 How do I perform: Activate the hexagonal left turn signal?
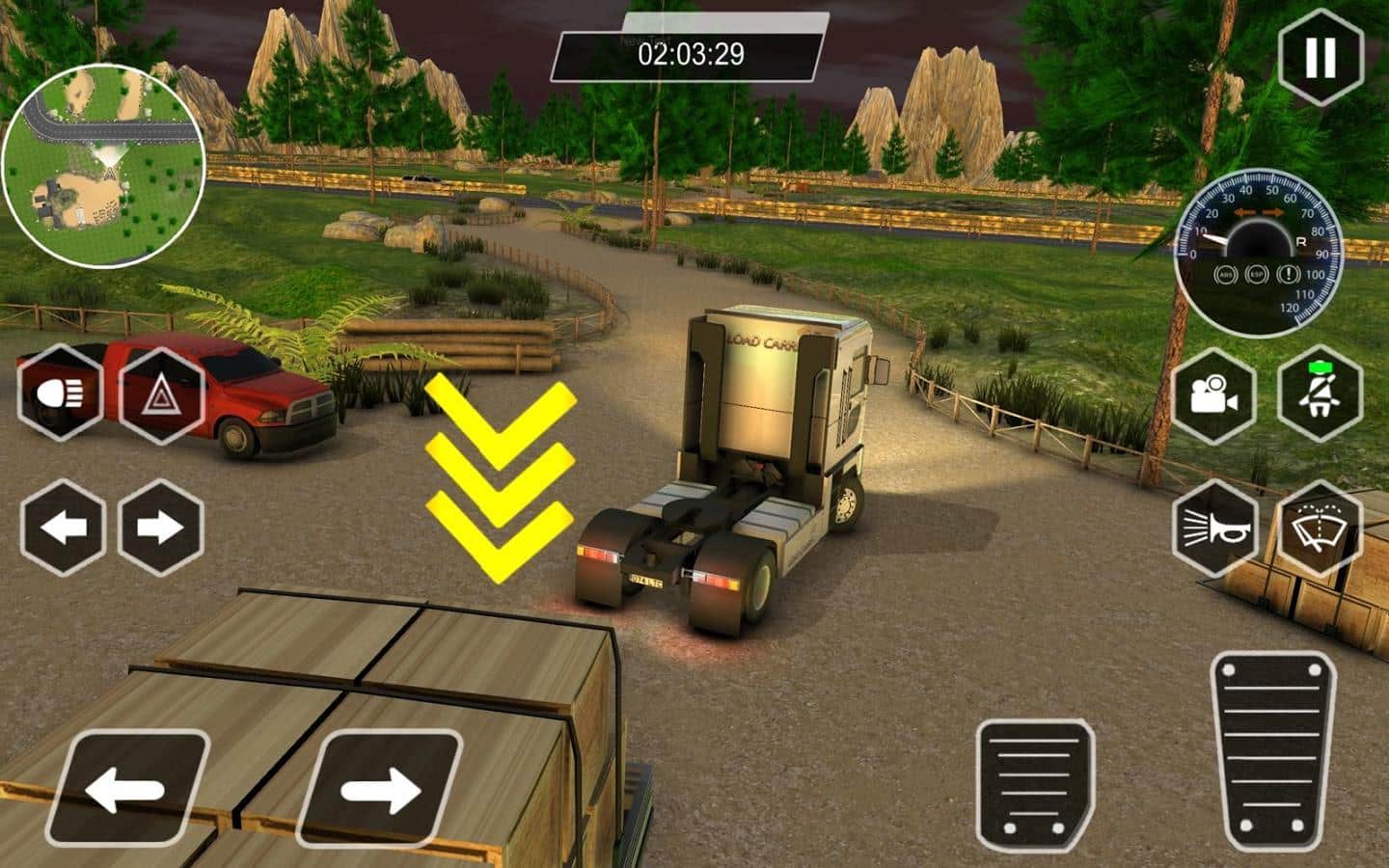click(63, 528)
